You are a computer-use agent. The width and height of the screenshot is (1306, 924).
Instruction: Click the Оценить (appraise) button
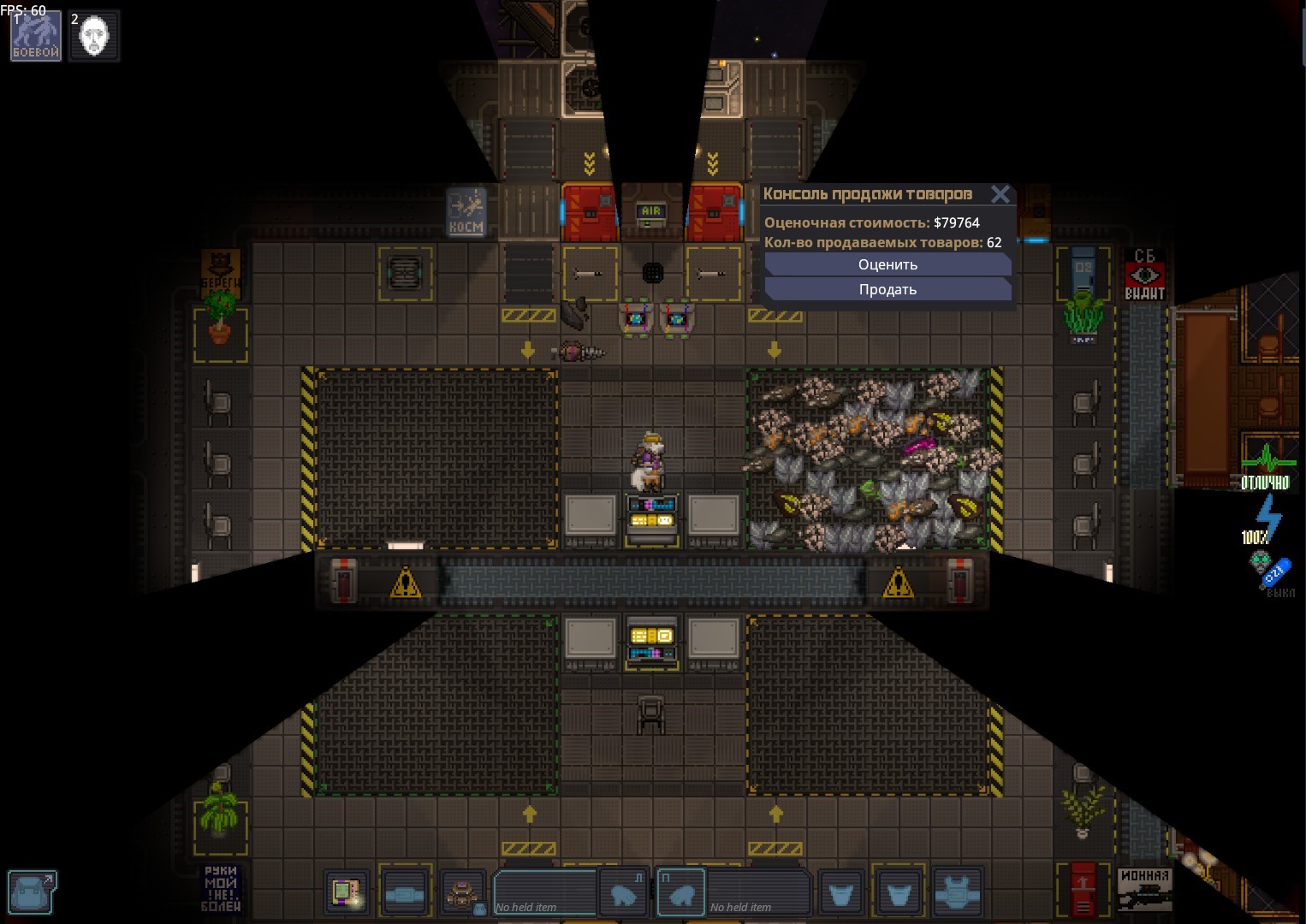(887, 265)
